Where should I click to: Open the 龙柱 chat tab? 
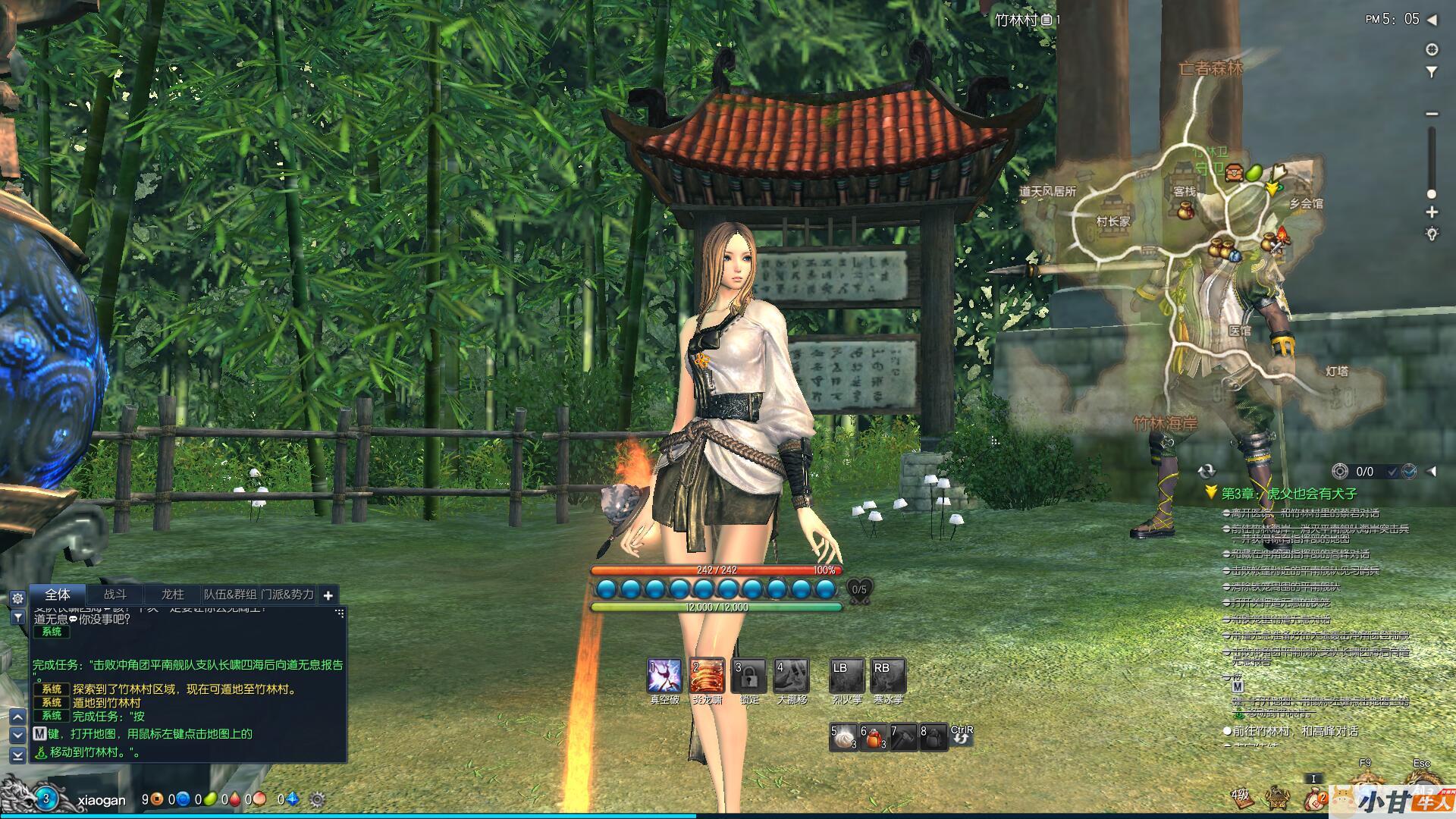172,595
